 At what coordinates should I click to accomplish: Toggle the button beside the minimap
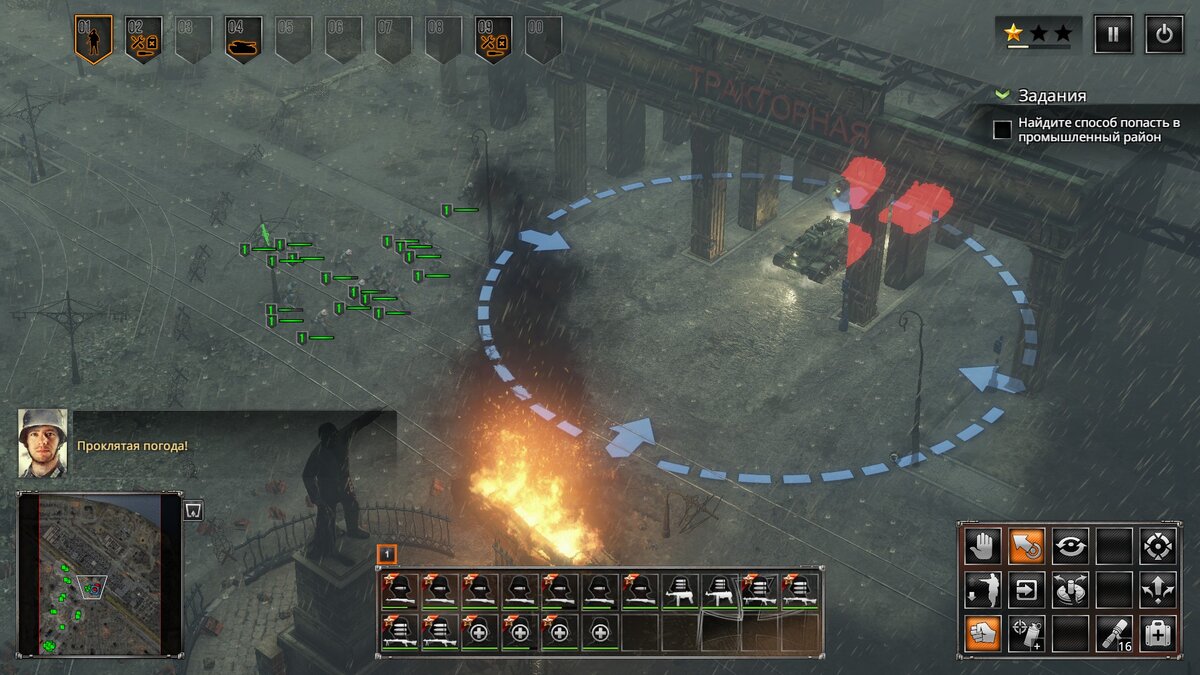tap(193, 510)
